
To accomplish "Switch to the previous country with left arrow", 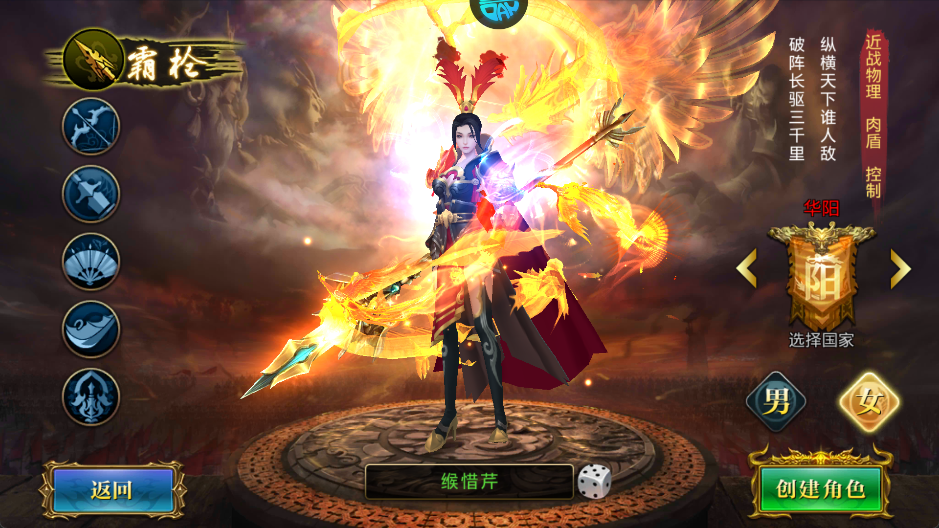I will [x=747, y=268].
